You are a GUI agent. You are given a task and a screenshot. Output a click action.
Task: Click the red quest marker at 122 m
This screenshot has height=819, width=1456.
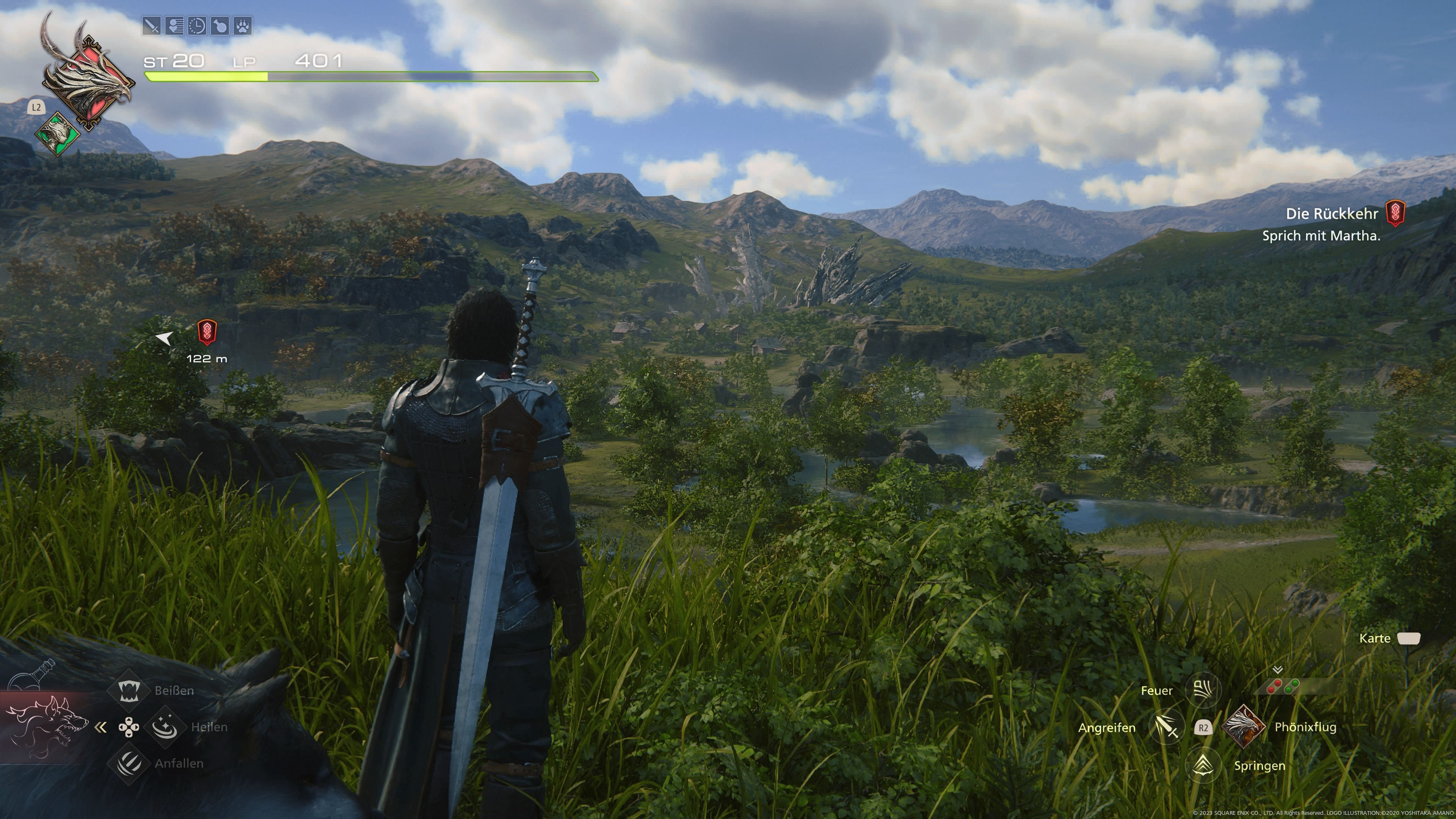(207, 333)
